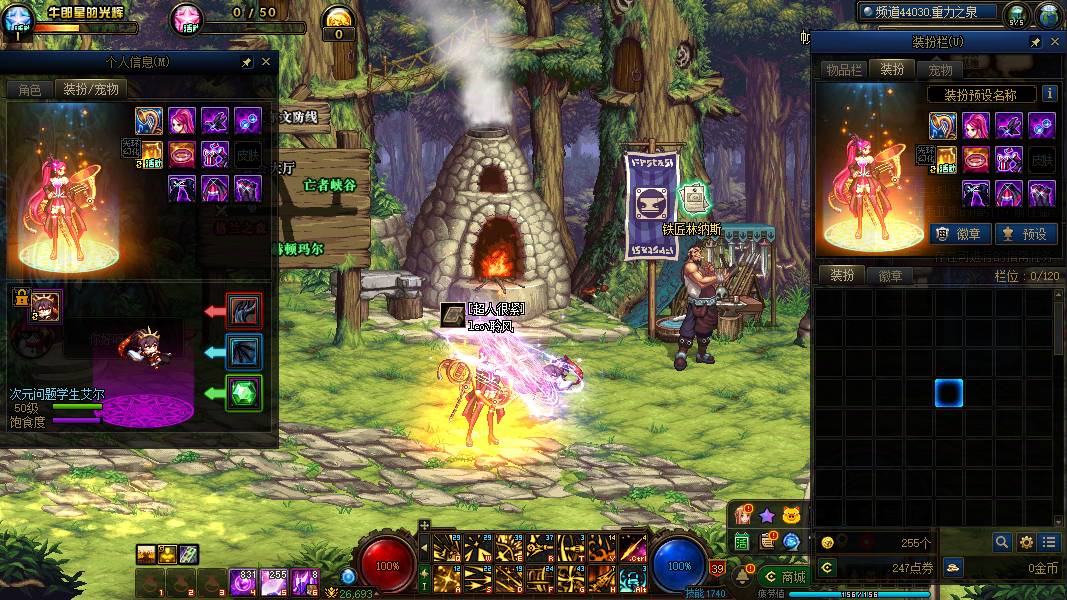Open the 商城 shop button
1067x600 pixels.
[x=786, y=577]
